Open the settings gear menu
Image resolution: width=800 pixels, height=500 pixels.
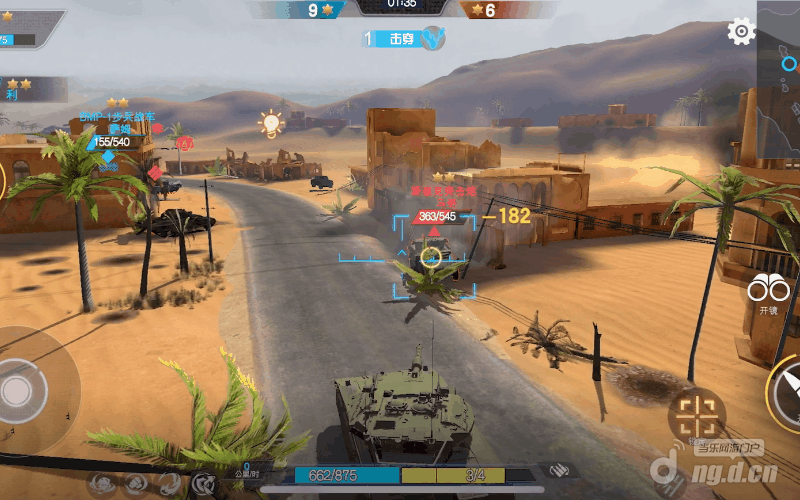pos(741,32)
